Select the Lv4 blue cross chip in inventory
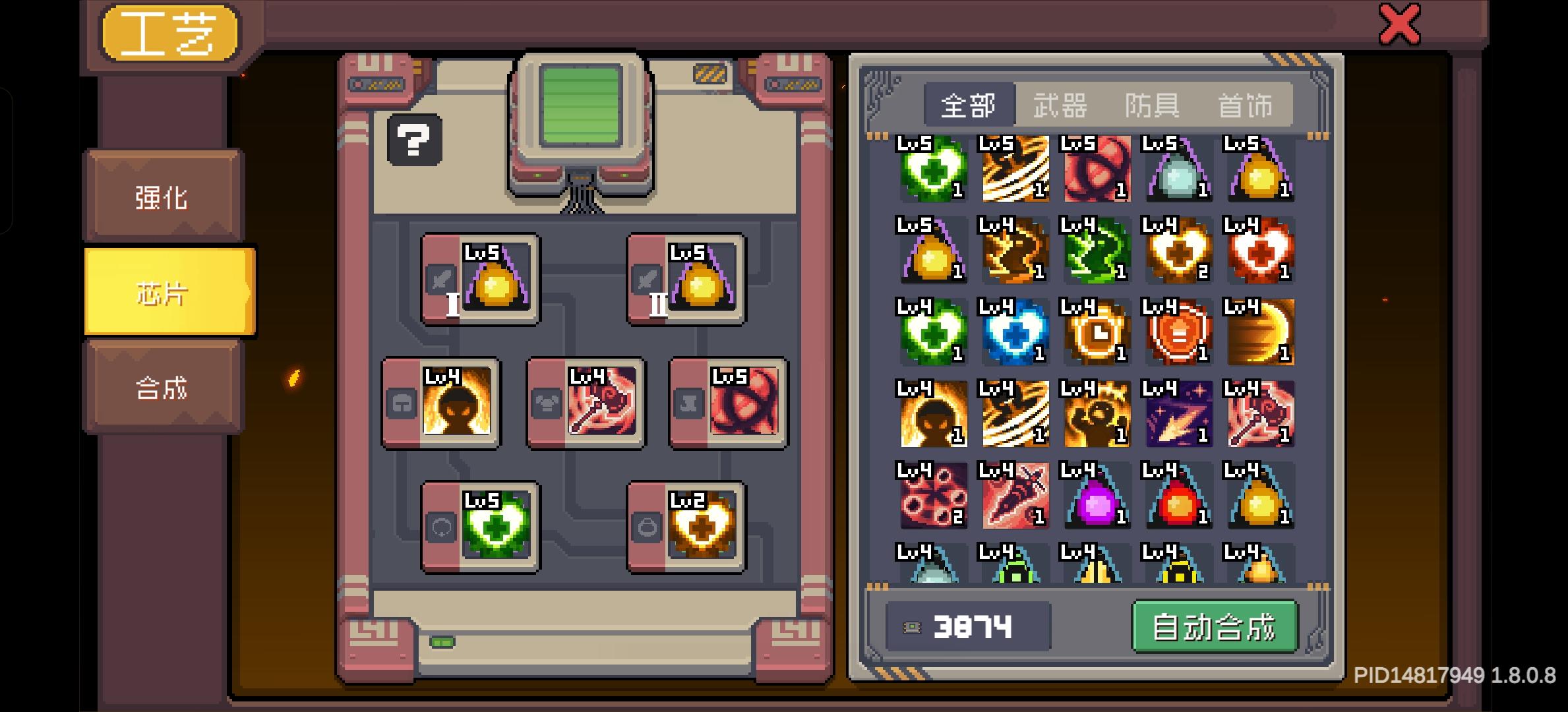Screen dimensions: 1568x712 [x=1015, y=333]
